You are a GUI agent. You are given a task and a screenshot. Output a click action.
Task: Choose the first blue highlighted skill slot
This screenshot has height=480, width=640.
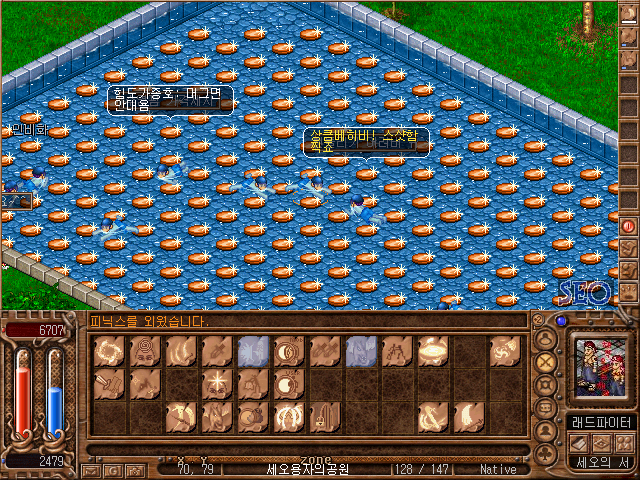[x=251, y=350]
